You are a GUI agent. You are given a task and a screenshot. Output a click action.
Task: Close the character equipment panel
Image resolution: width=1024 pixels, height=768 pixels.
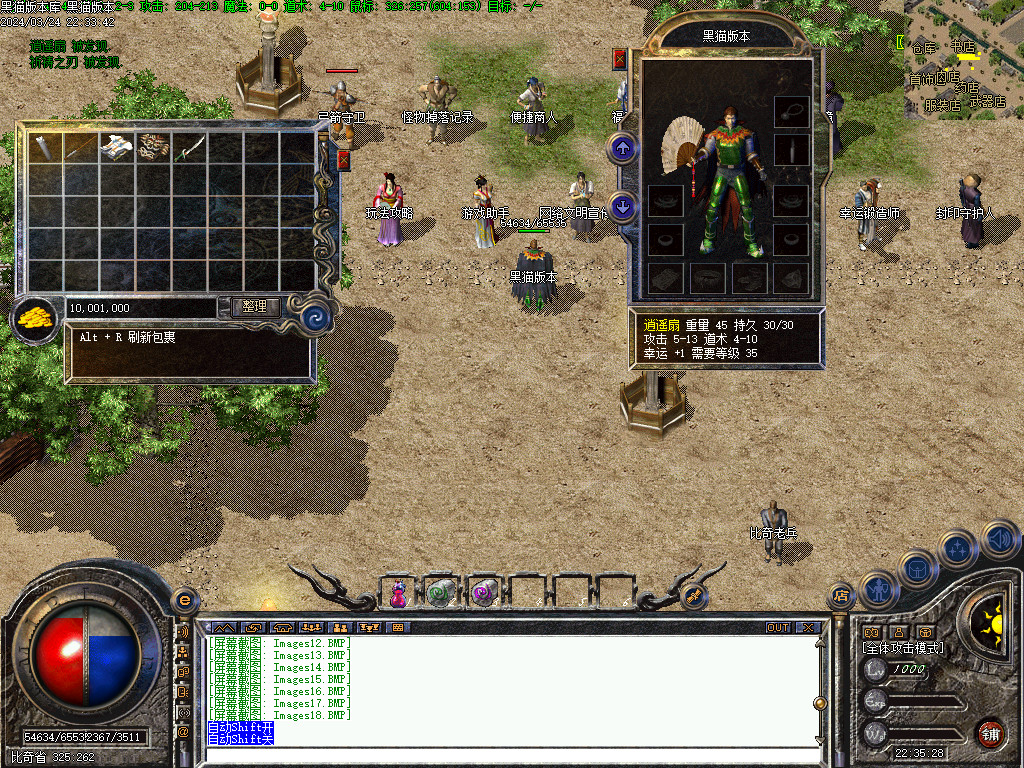pyautogui.click(x=620, y=59)
